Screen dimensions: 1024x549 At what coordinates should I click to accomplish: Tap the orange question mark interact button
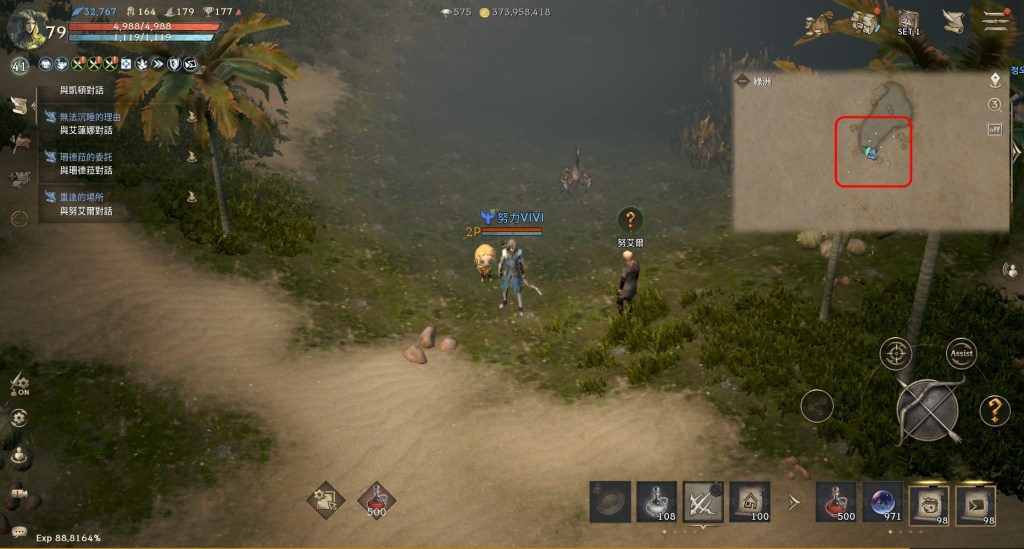[994, 409]
